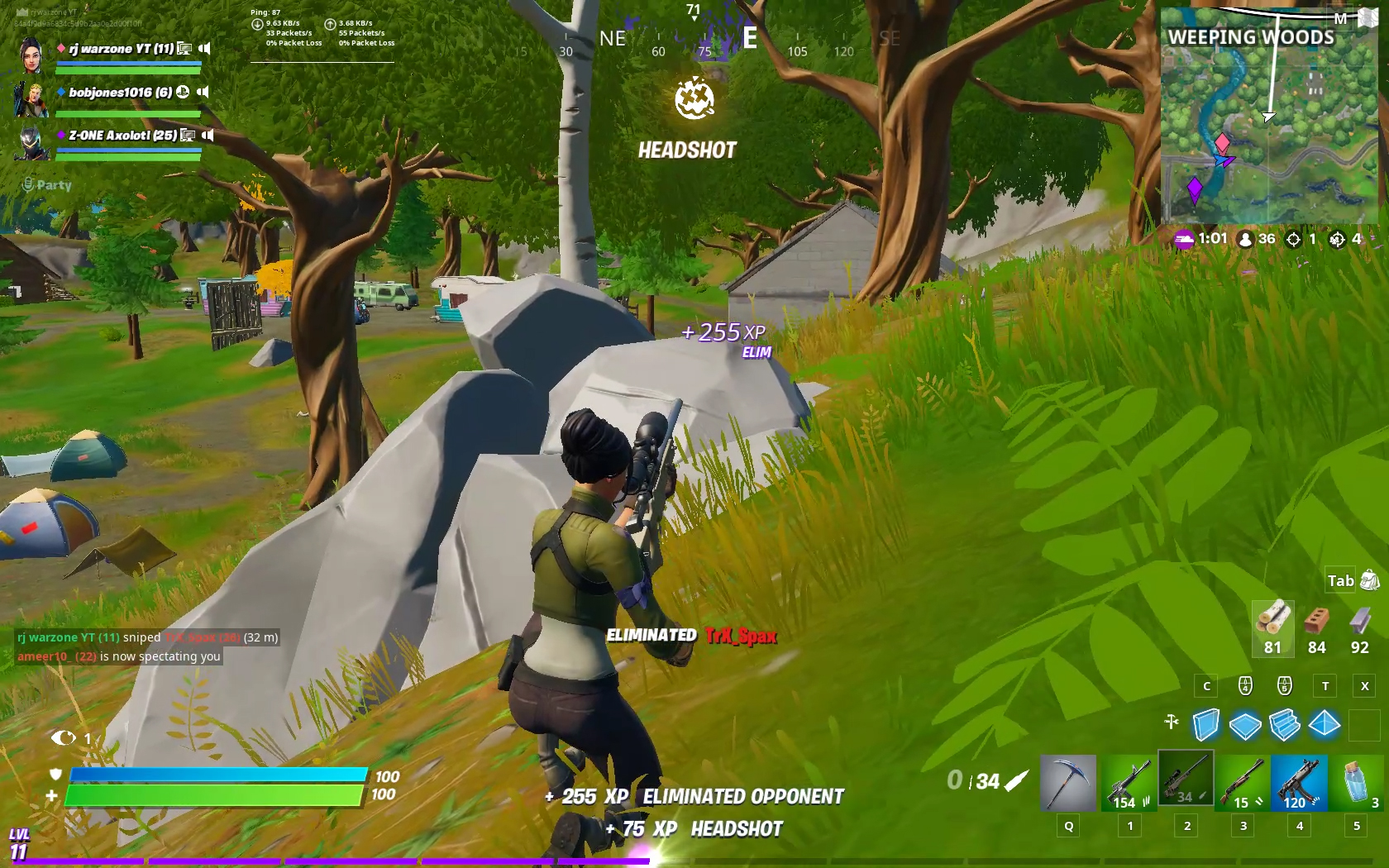
Task: Click the purple diamond marker on minimap
Action: pyautogui.click(x=1195, y=188)
